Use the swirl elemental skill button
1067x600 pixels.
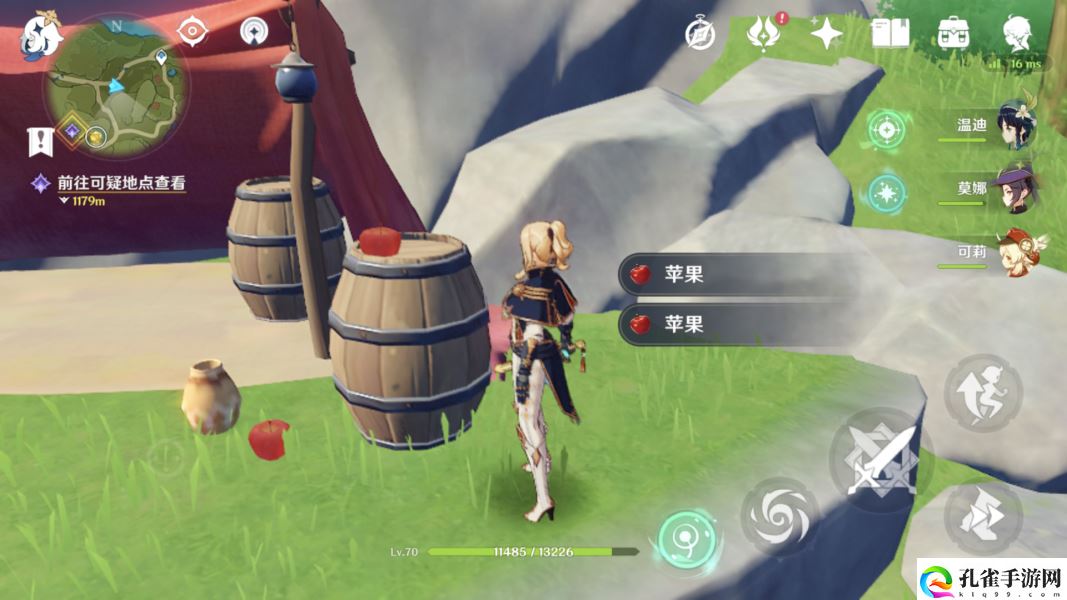click(x=779, y=516)
